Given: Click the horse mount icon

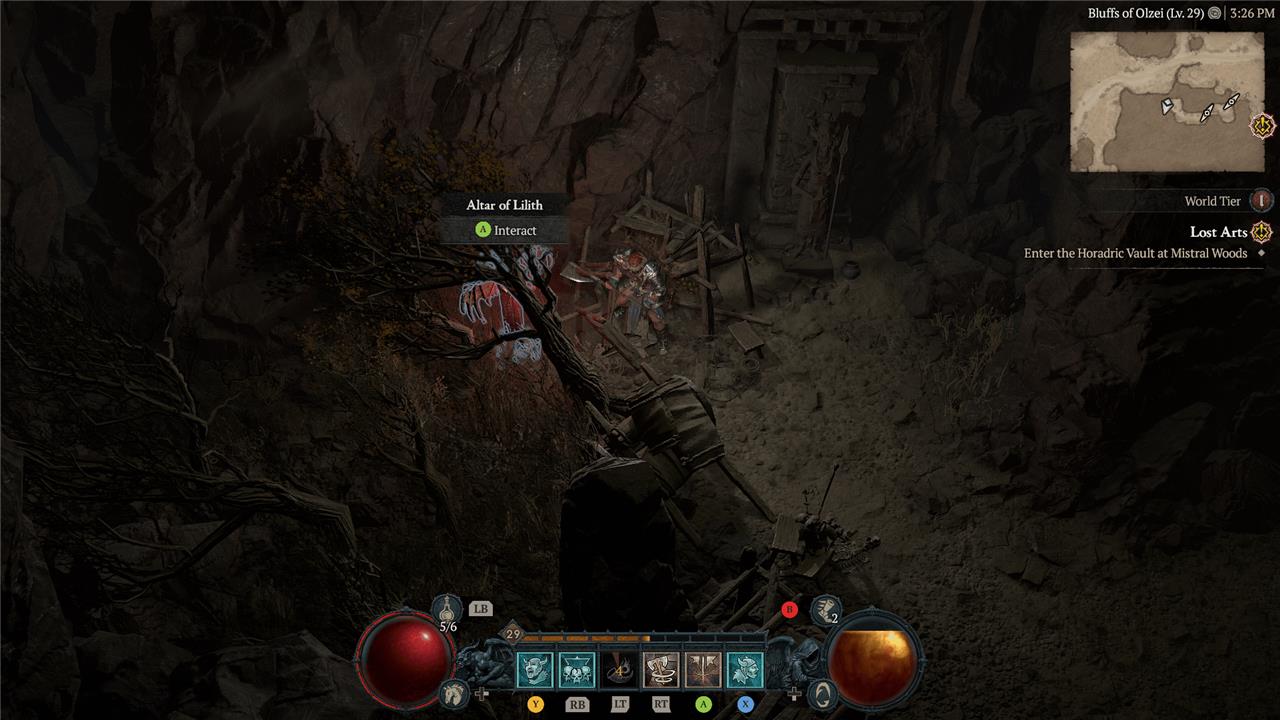Looking at the screenshot, I should click(454, 692).
